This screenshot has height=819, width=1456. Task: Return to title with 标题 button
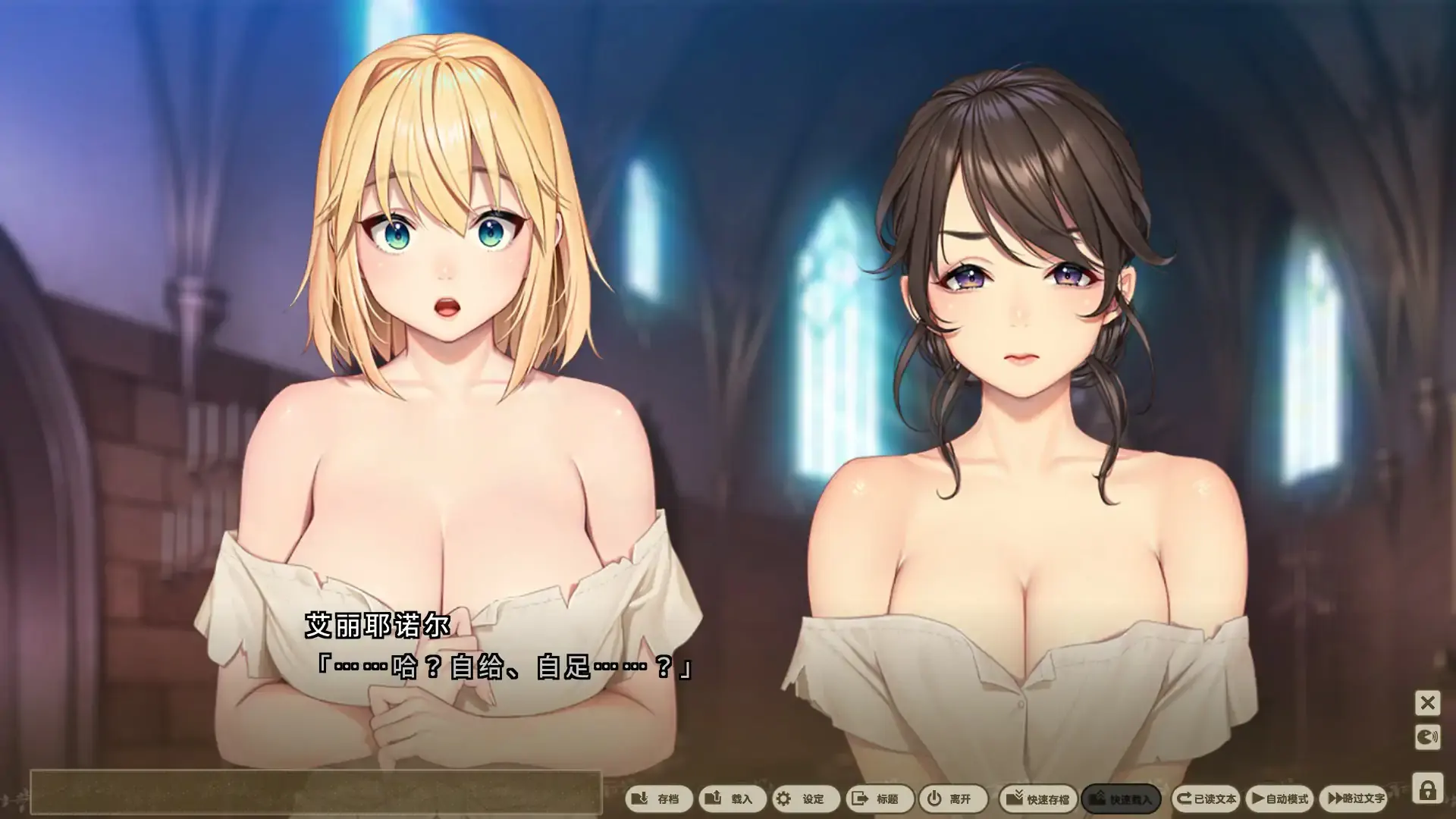click(x=877, y=799)
